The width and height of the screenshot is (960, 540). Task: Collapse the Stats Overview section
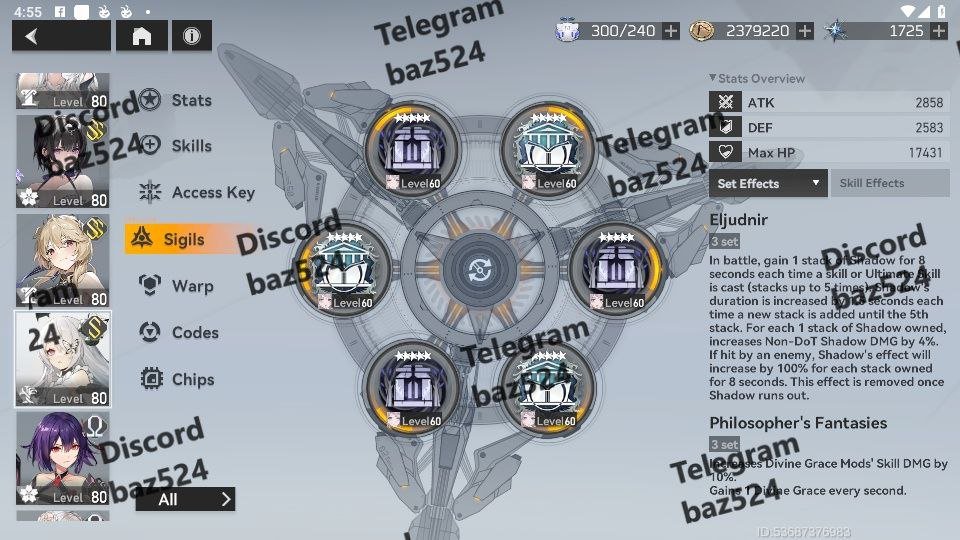(x=712, y=78)
